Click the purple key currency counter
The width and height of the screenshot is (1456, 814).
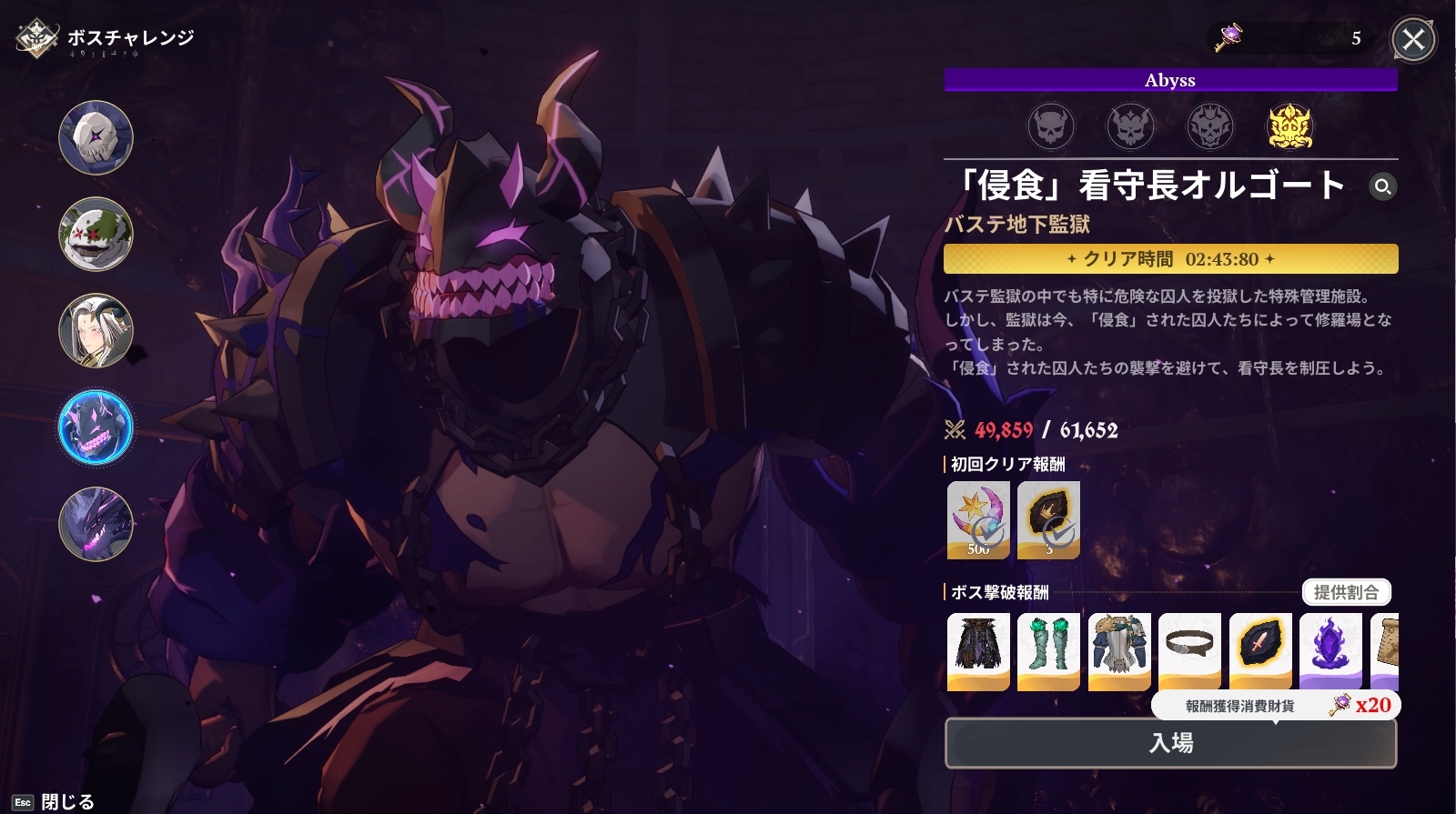pyautogui.click(x=1290, y=38)
